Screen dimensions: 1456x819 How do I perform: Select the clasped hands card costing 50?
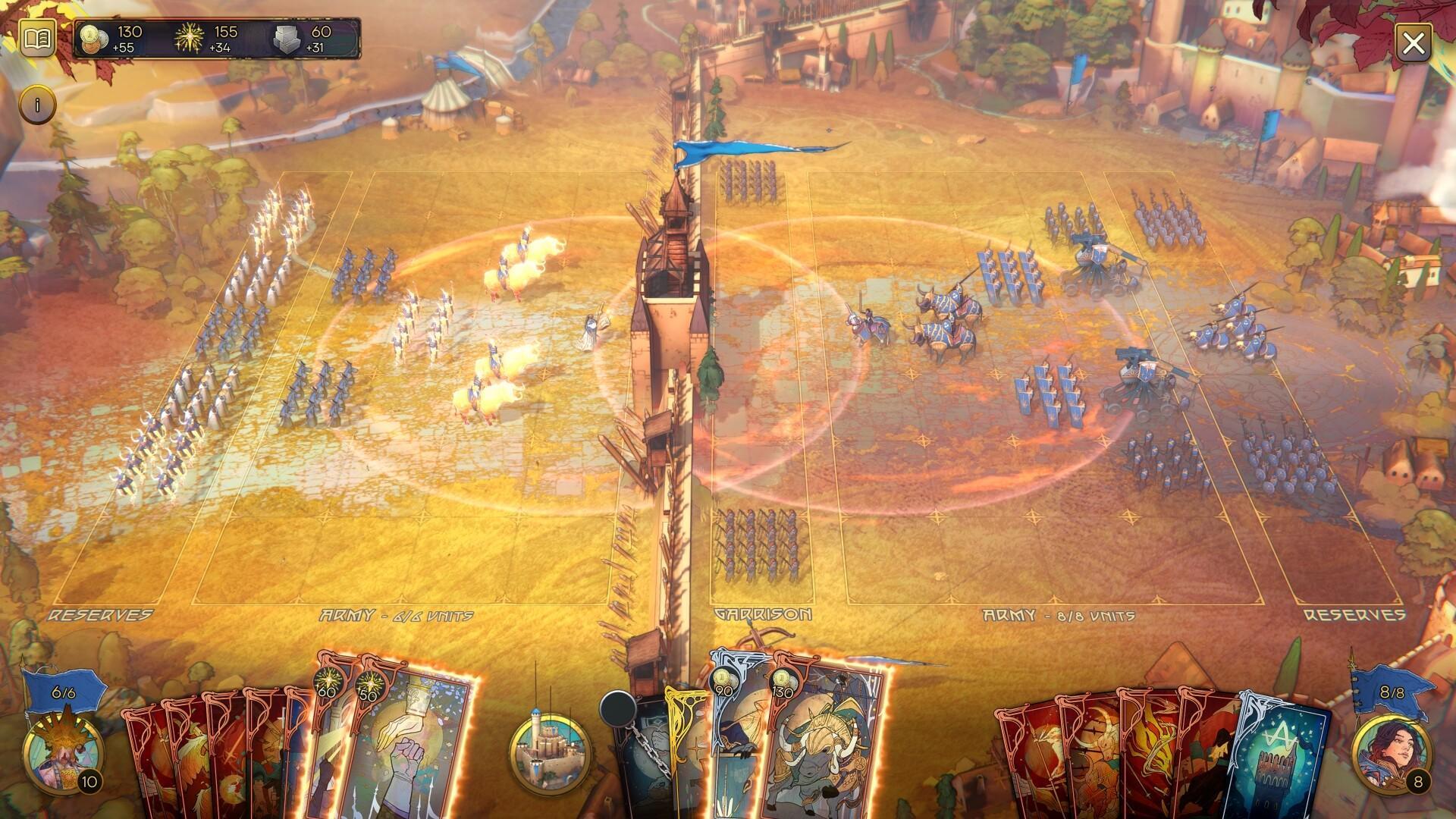tap(413, 747)
